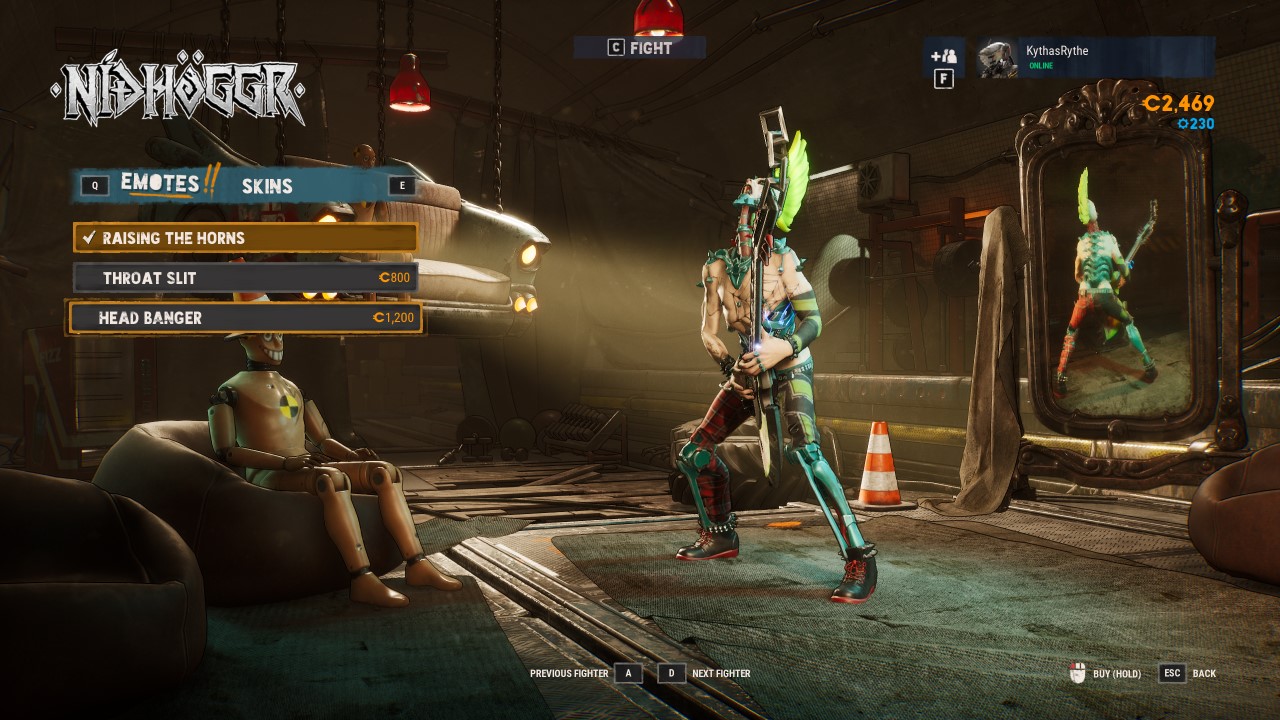Open KythasRythe's player profile card
The image size is (1280, 720).
[1096, 58]
